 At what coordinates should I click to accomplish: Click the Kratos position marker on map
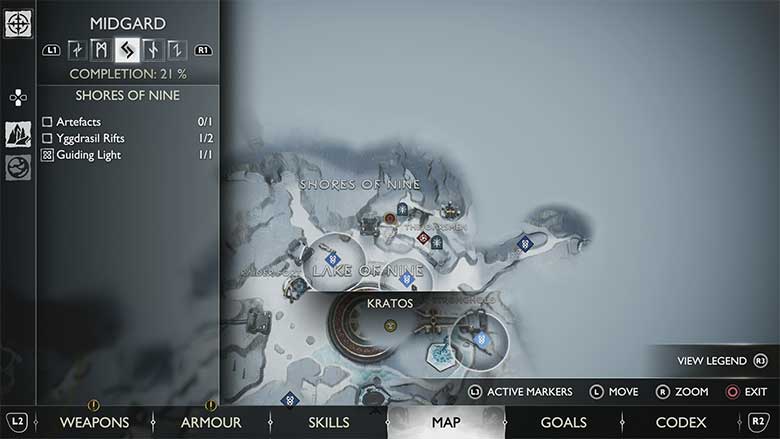390,324
